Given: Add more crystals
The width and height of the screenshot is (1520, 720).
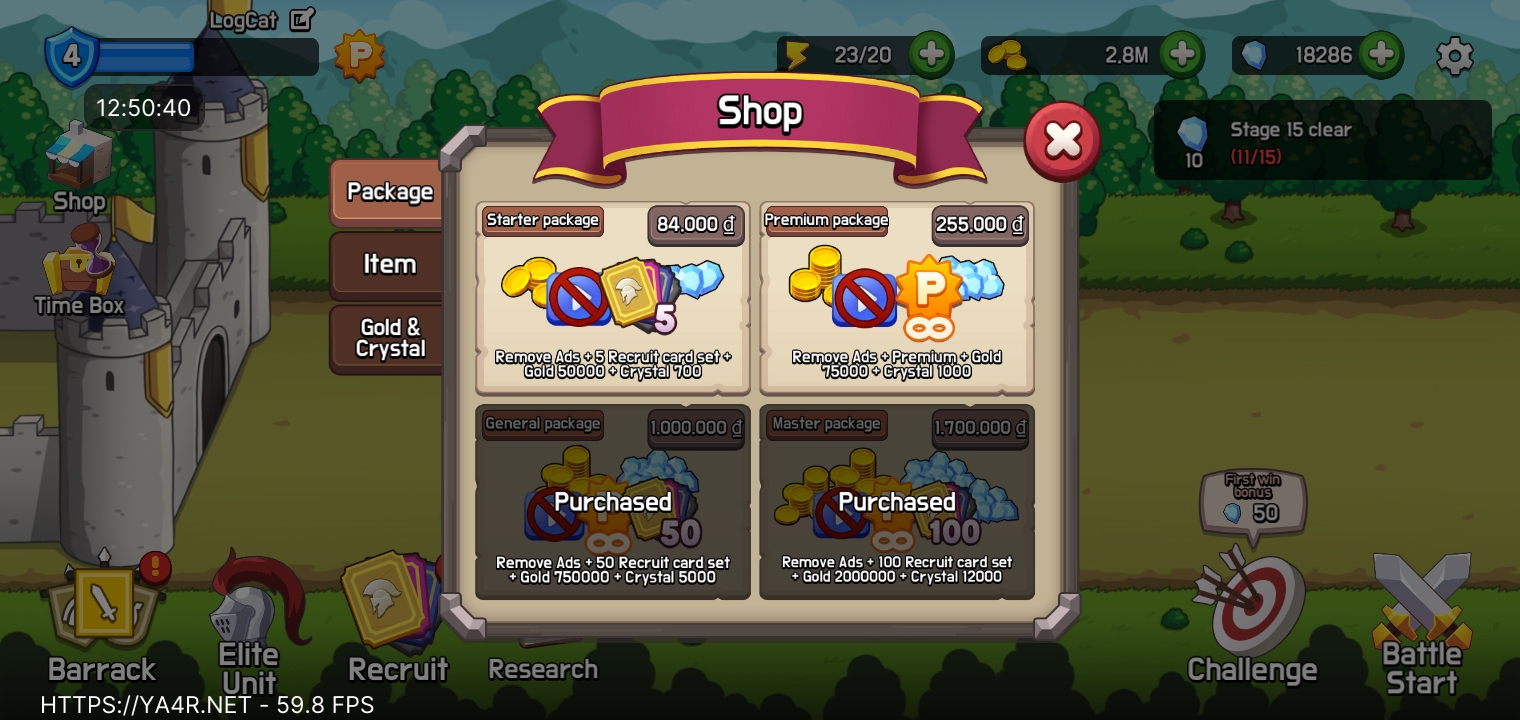Looking at the screenshot, I should click(x=1381, y=55).
